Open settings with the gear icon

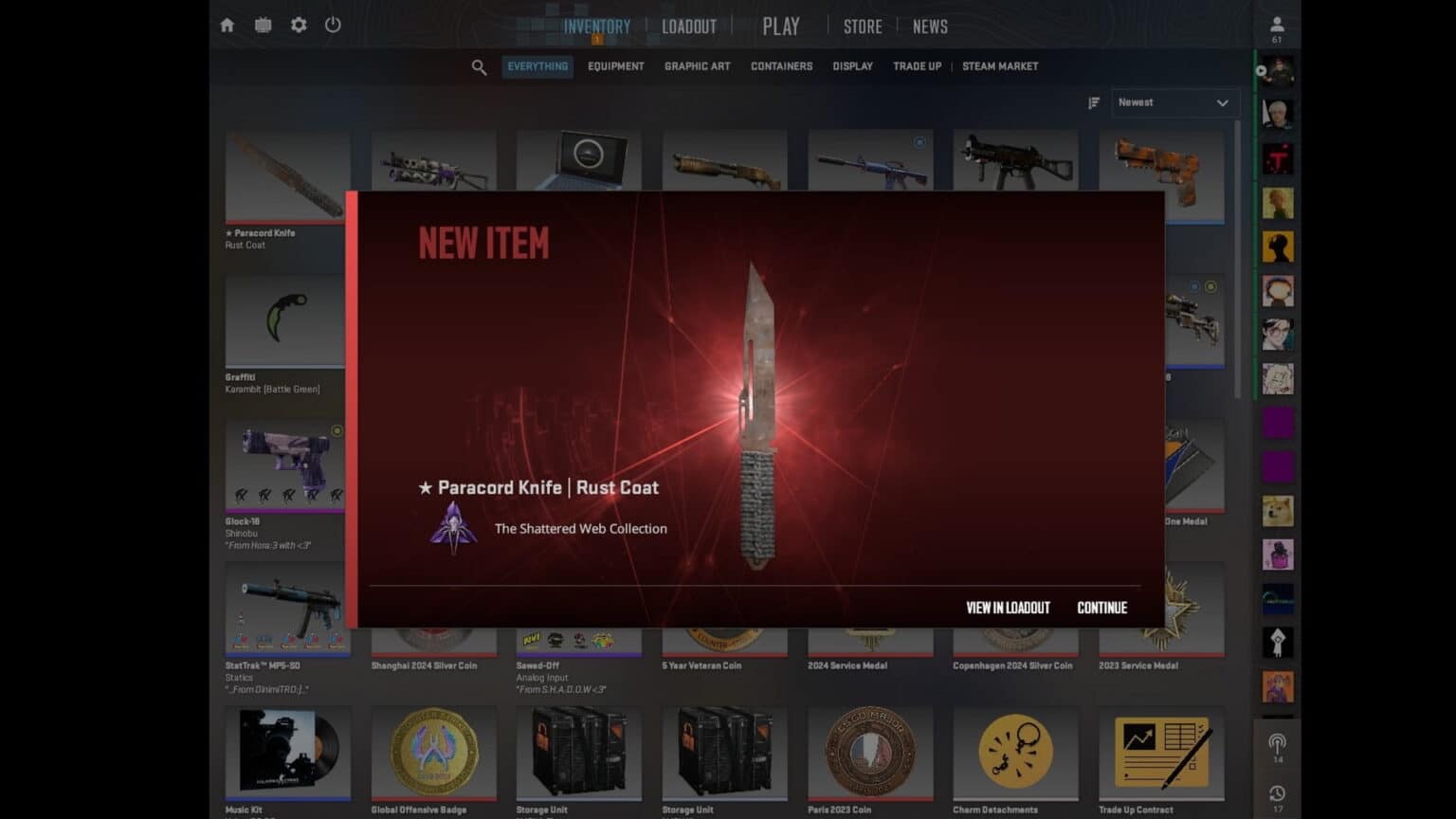click(x=298, y=25)
